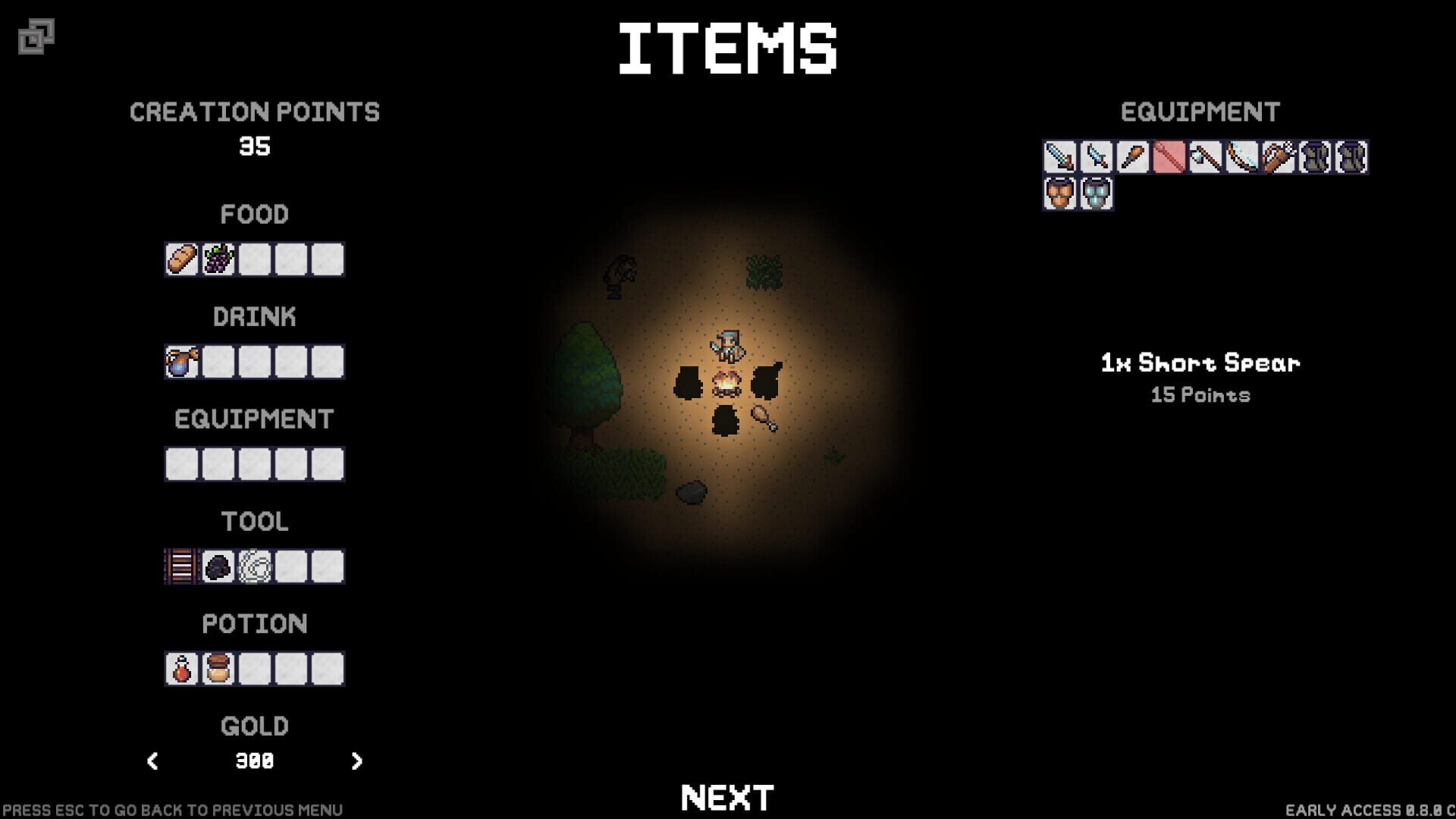Increase Gold with the right arrow
The height and width of the screenshot is (819, 1456).
356,761
